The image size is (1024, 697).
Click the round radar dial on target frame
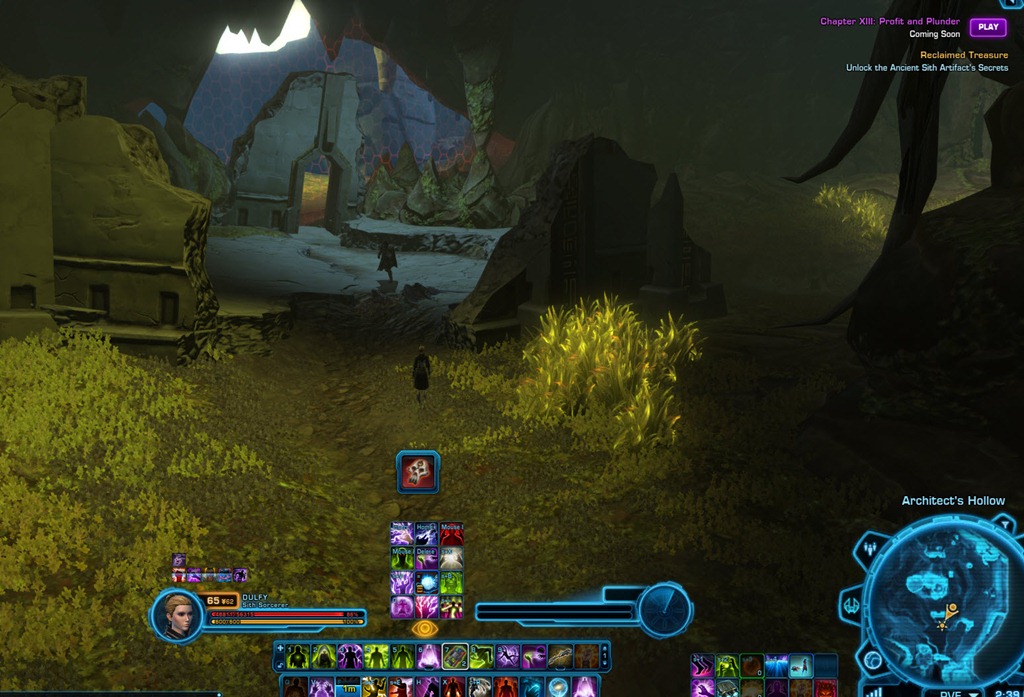(x=664, y=609)
